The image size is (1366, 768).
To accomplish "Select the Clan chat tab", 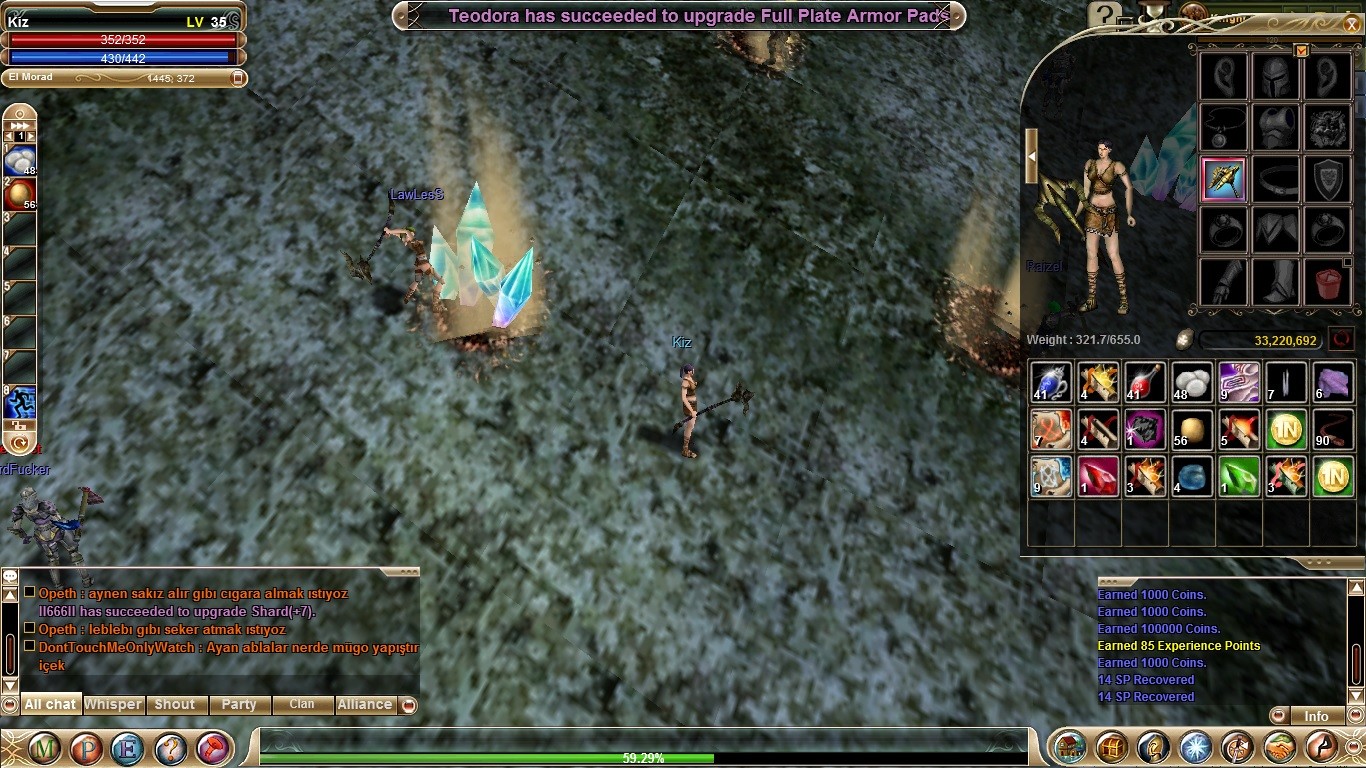I will (302, 704).
